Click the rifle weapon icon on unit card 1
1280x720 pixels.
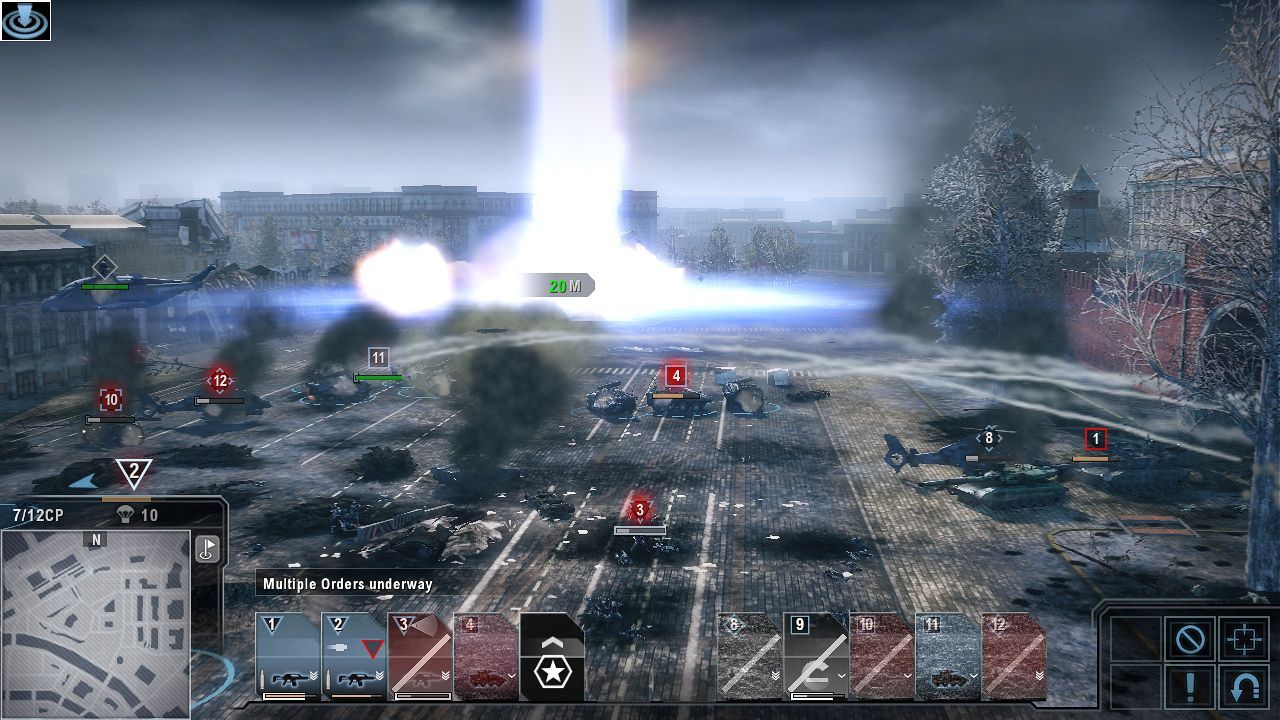click(288, 678)
